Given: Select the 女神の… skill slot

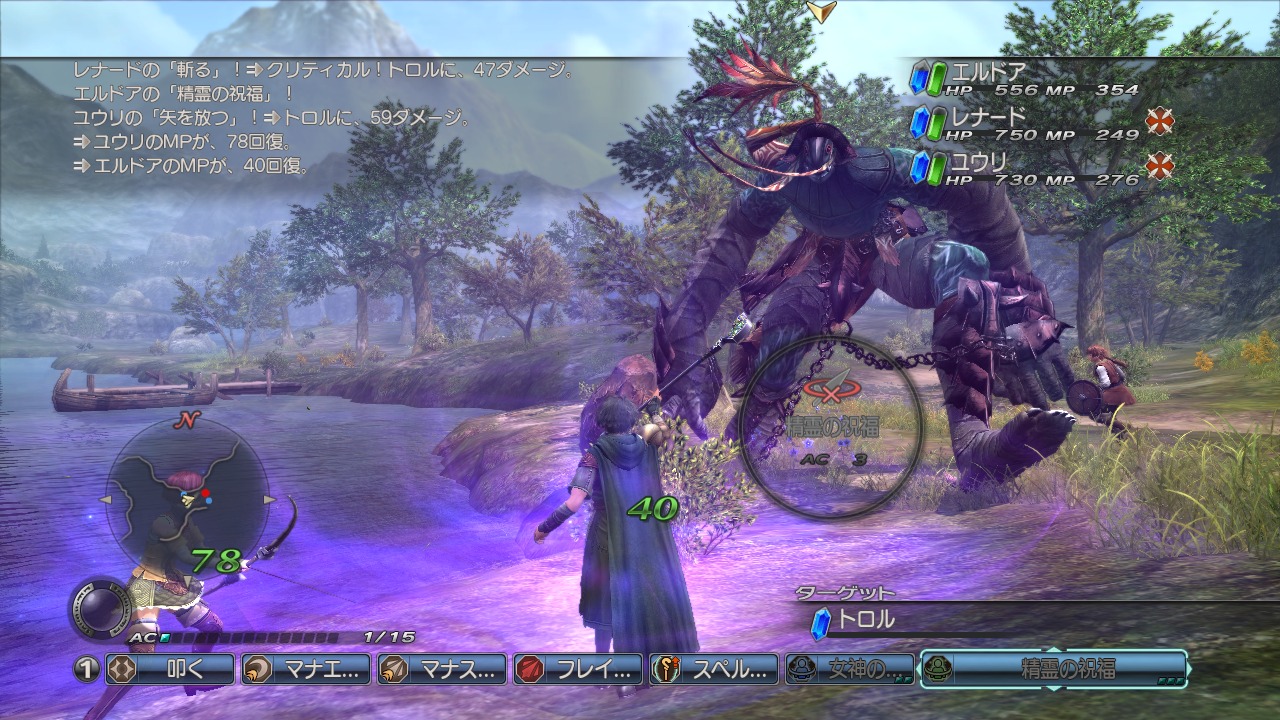Looking at the screenshot, I should coord(850,669).
